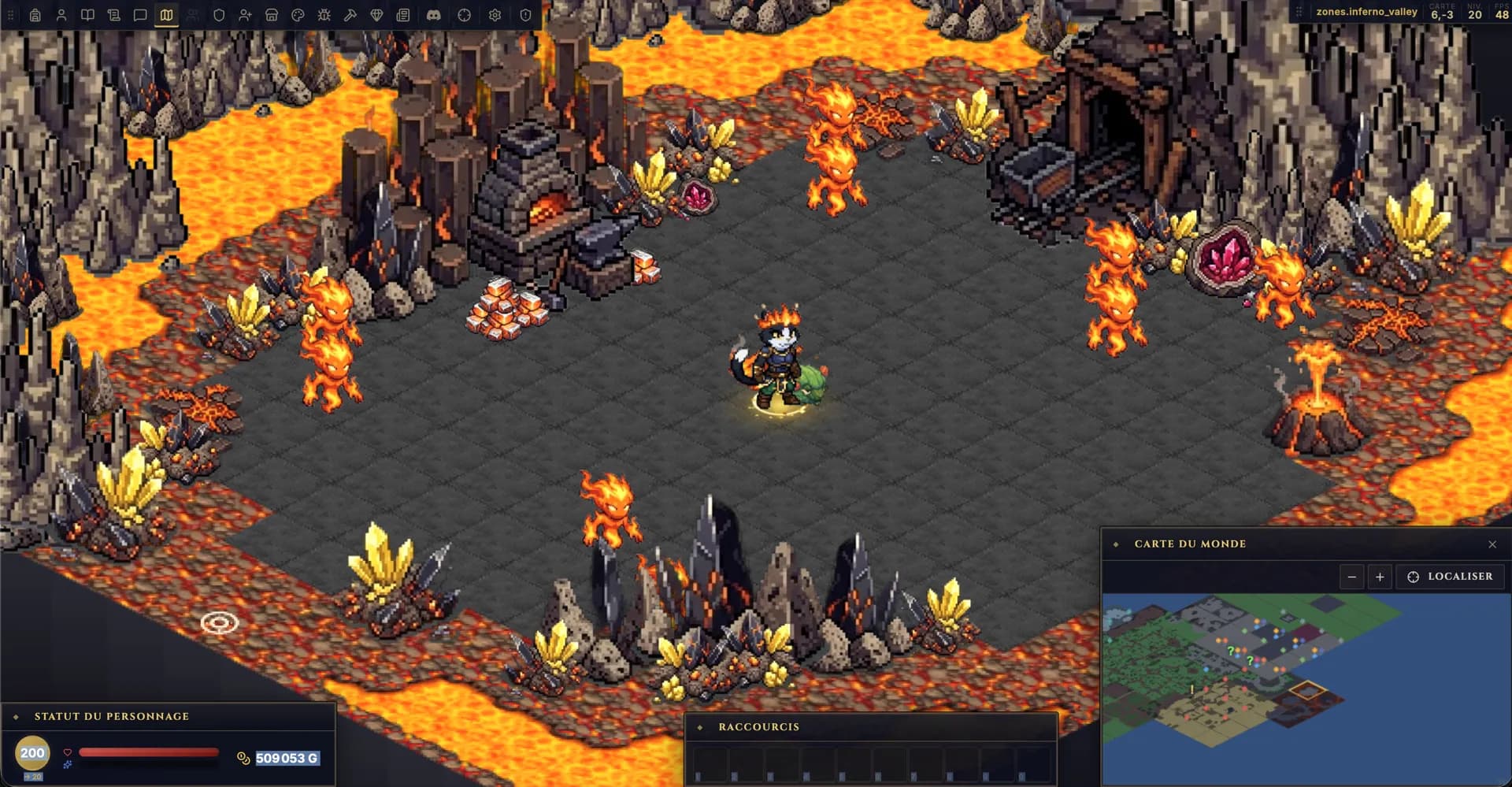Open the shop house icon

pos(271,14)
